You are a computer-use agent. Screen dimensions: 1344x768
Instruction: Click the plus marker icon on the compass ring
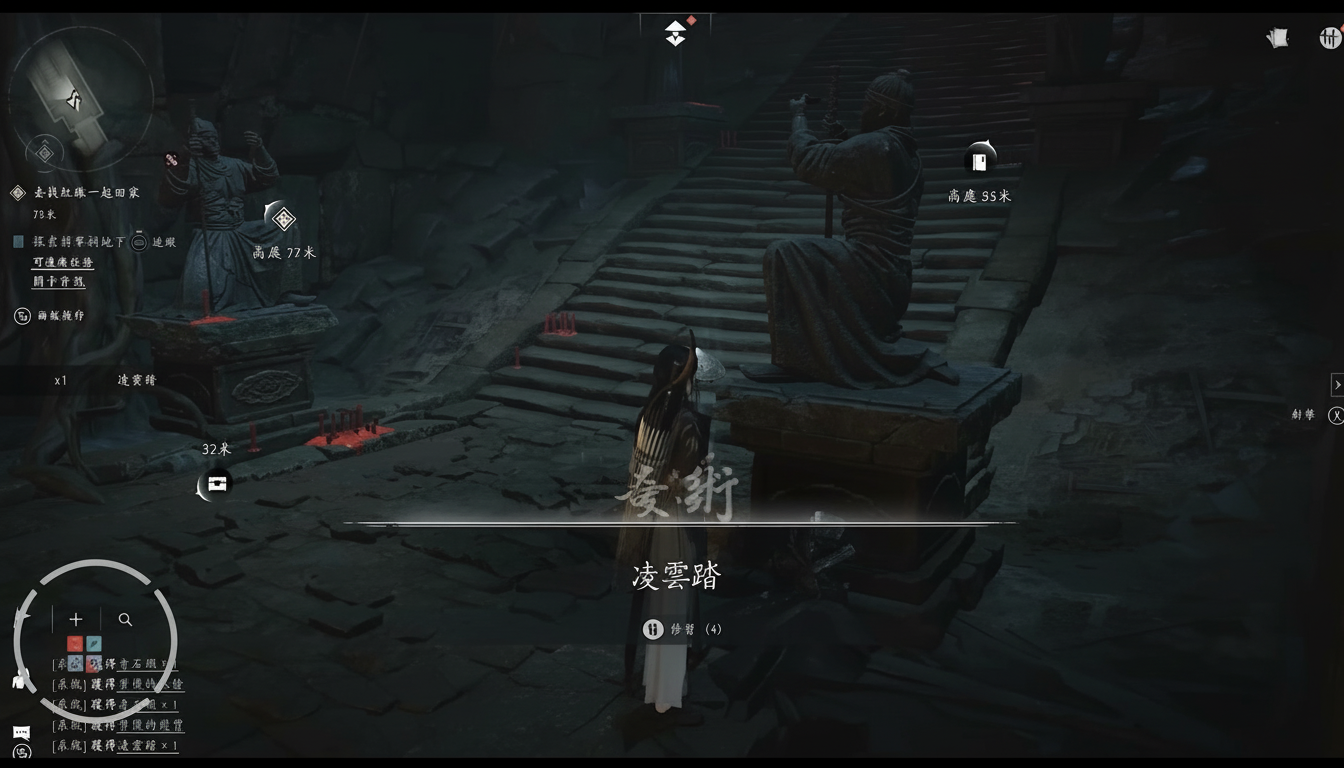click(x=75, y=618)
